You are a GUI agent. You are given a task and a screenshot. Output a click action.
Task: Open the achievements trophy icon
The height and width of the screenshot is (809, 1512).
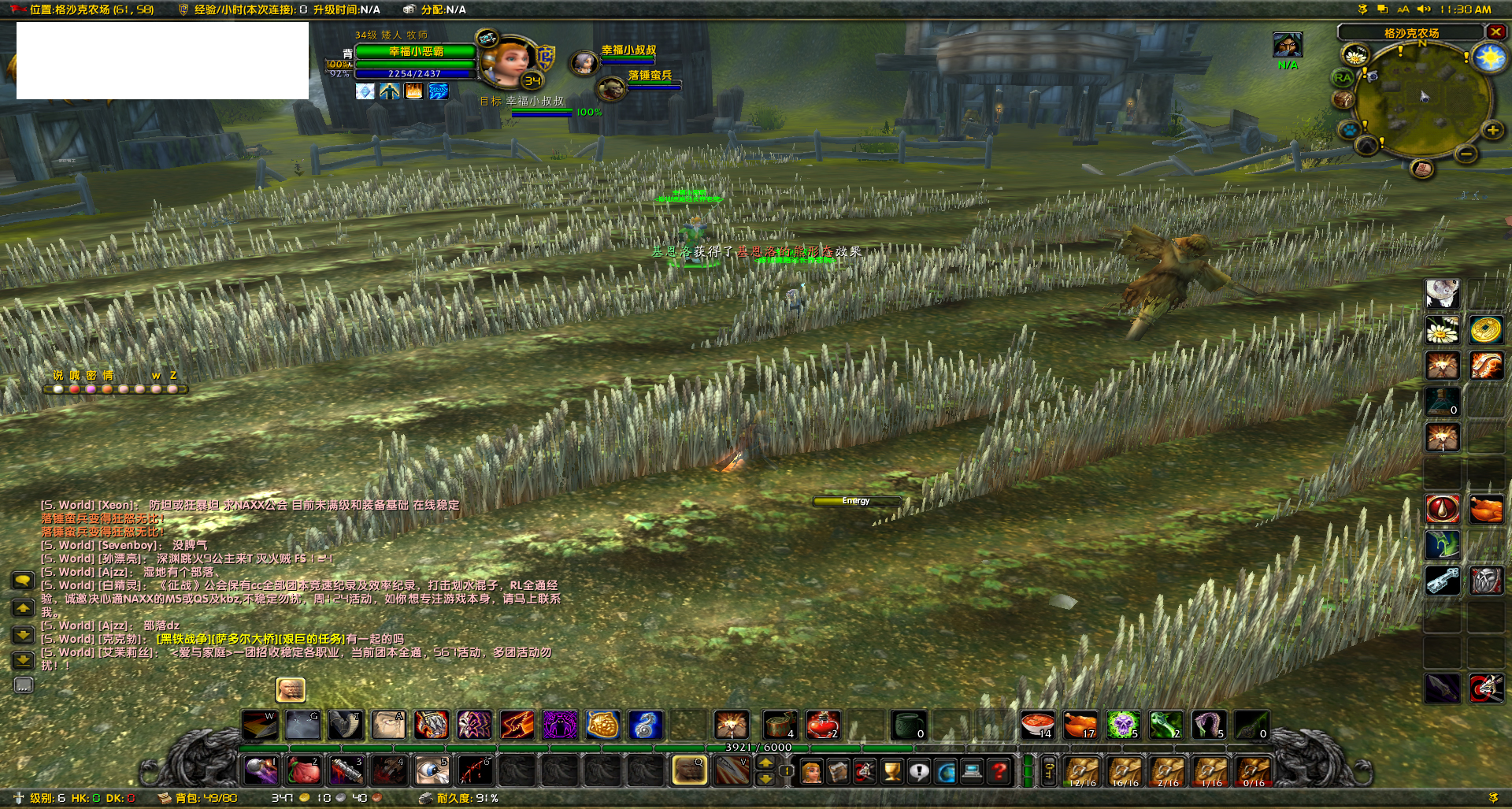tap(892, 772)
